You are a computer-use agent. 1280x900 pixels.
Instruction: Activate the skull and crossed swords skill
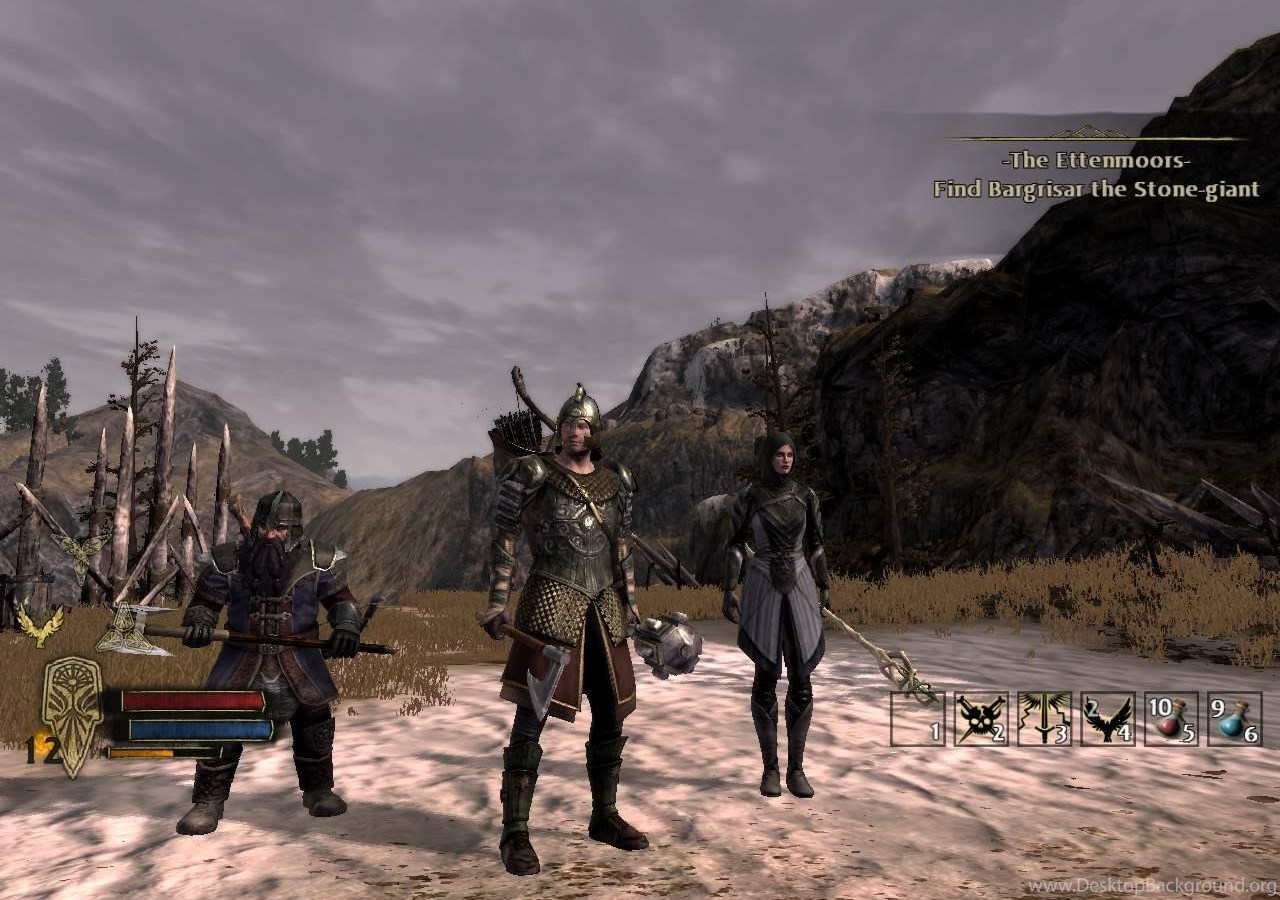pos(980,718)
